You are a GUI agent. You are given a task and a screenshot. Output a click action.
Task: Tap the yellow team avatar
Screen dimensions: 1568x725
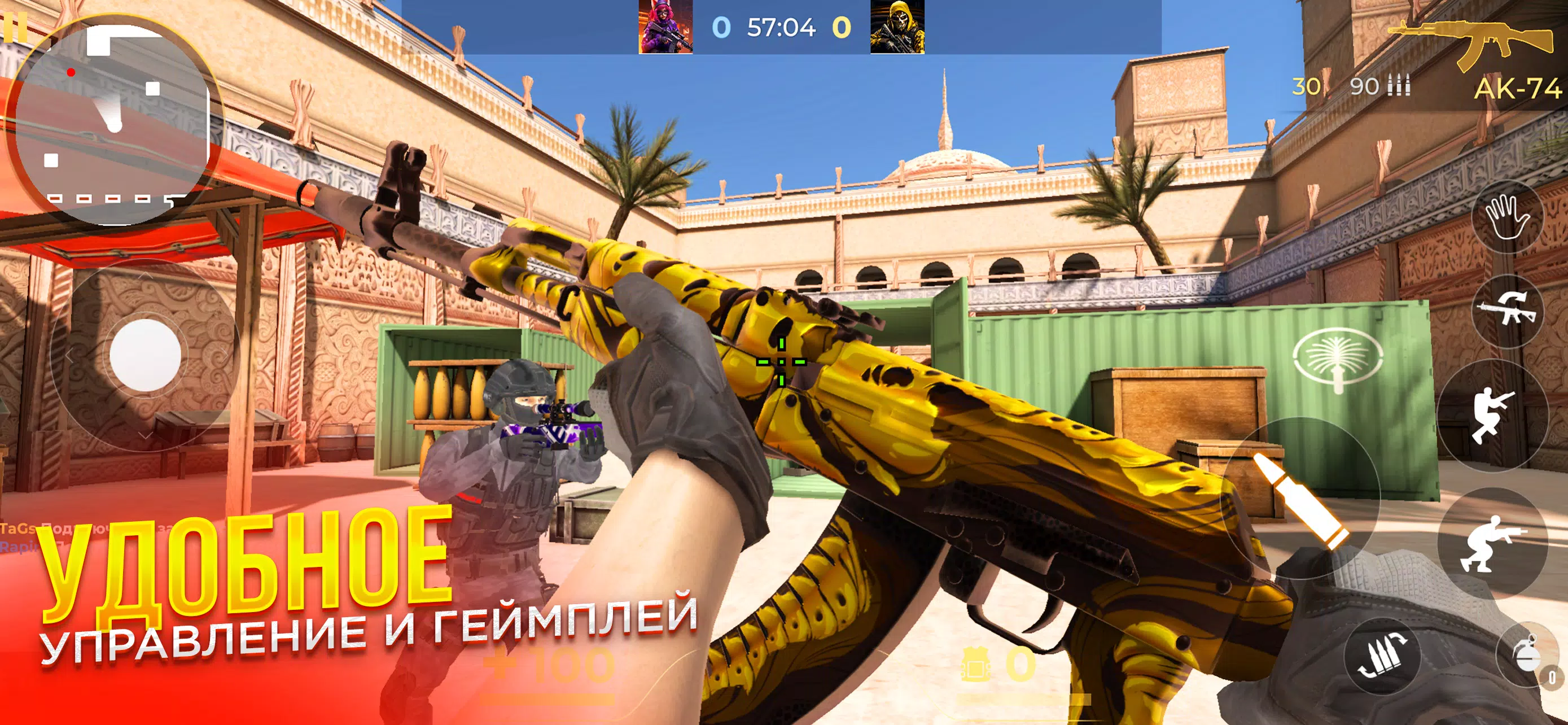click(x=892, y=28)
